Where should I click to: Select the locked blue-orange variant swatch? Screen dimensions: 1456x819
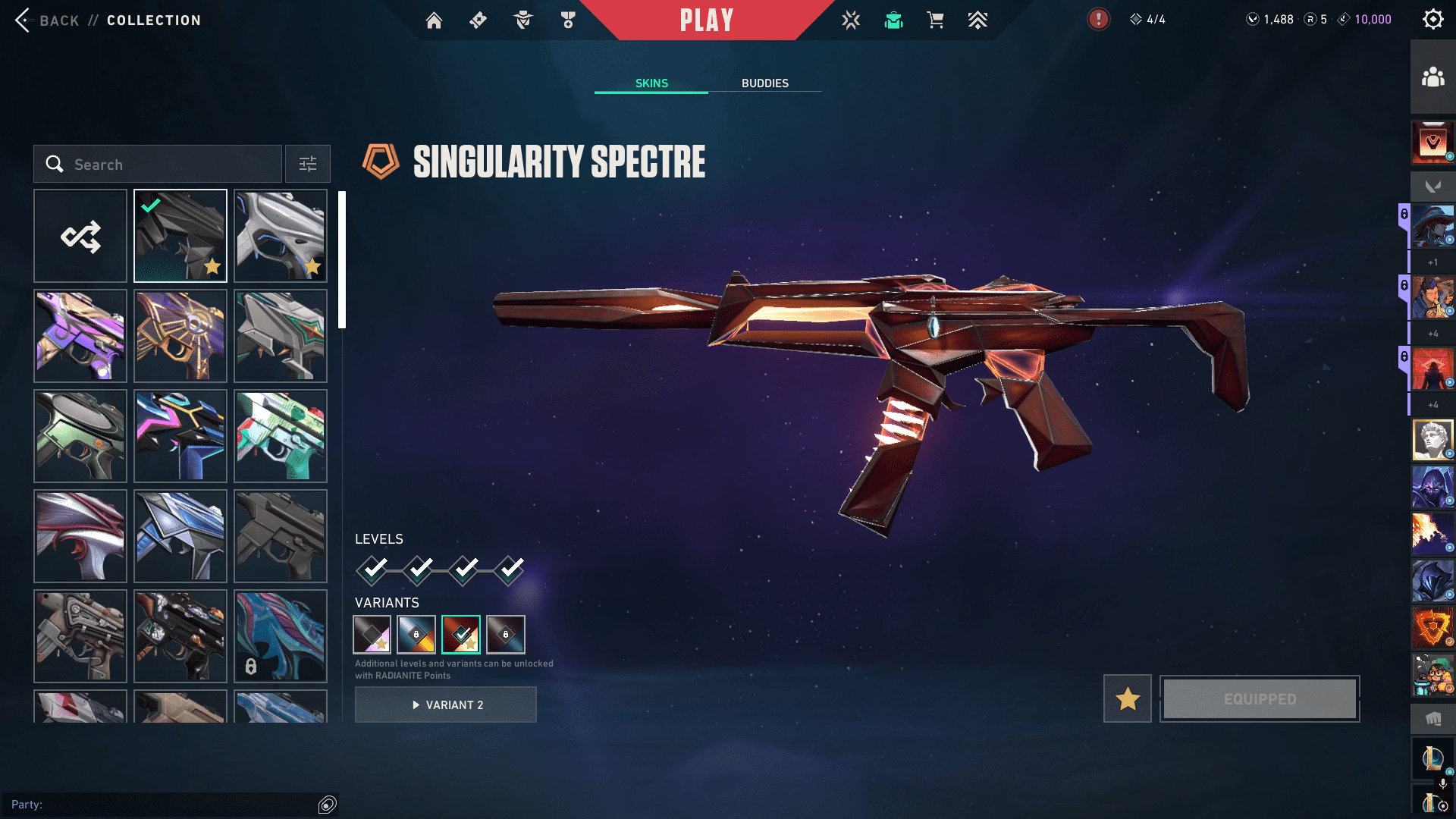[416, 635]
